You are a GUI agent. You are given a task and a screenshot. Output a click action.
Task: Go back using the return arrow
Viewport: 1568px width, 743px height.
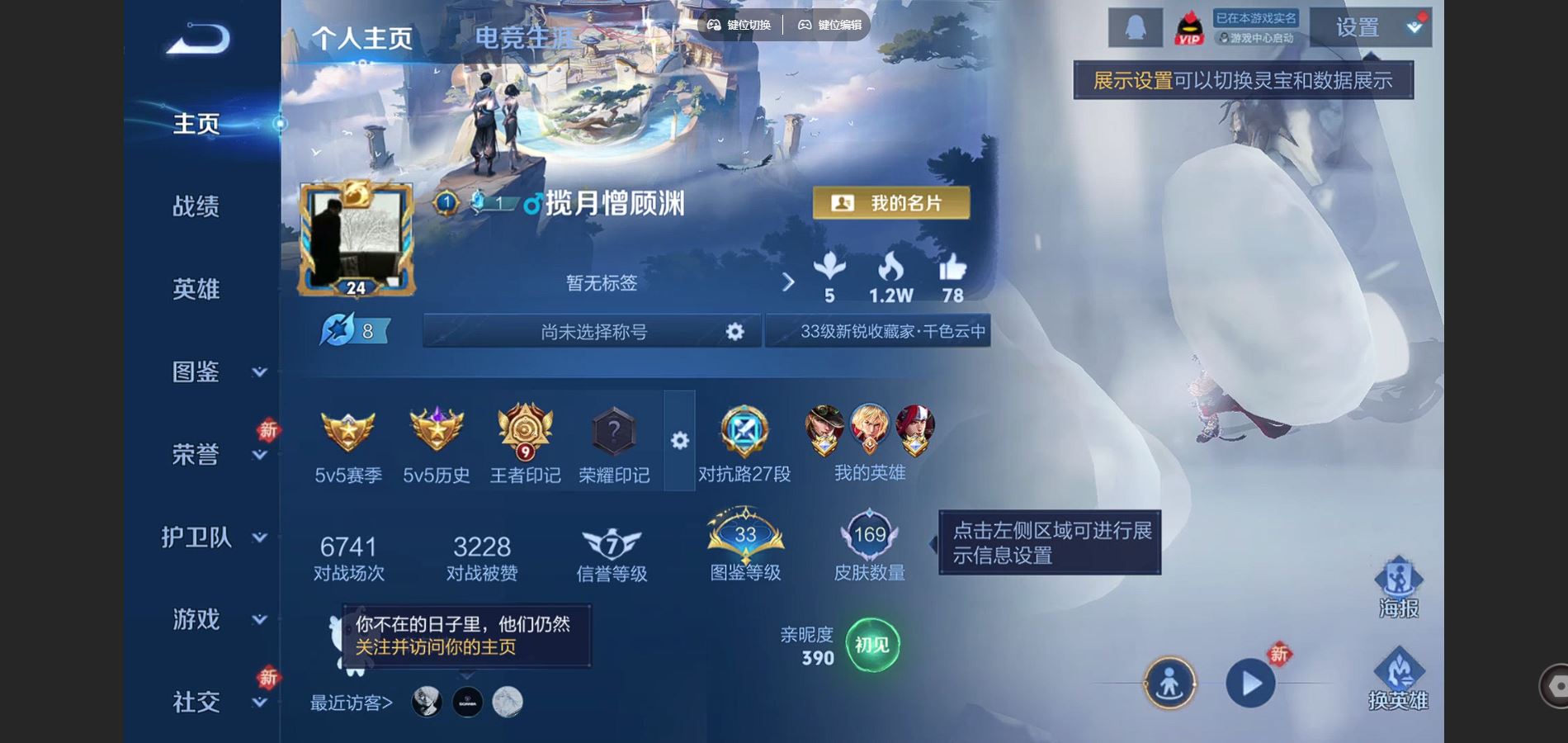[199, 39]
